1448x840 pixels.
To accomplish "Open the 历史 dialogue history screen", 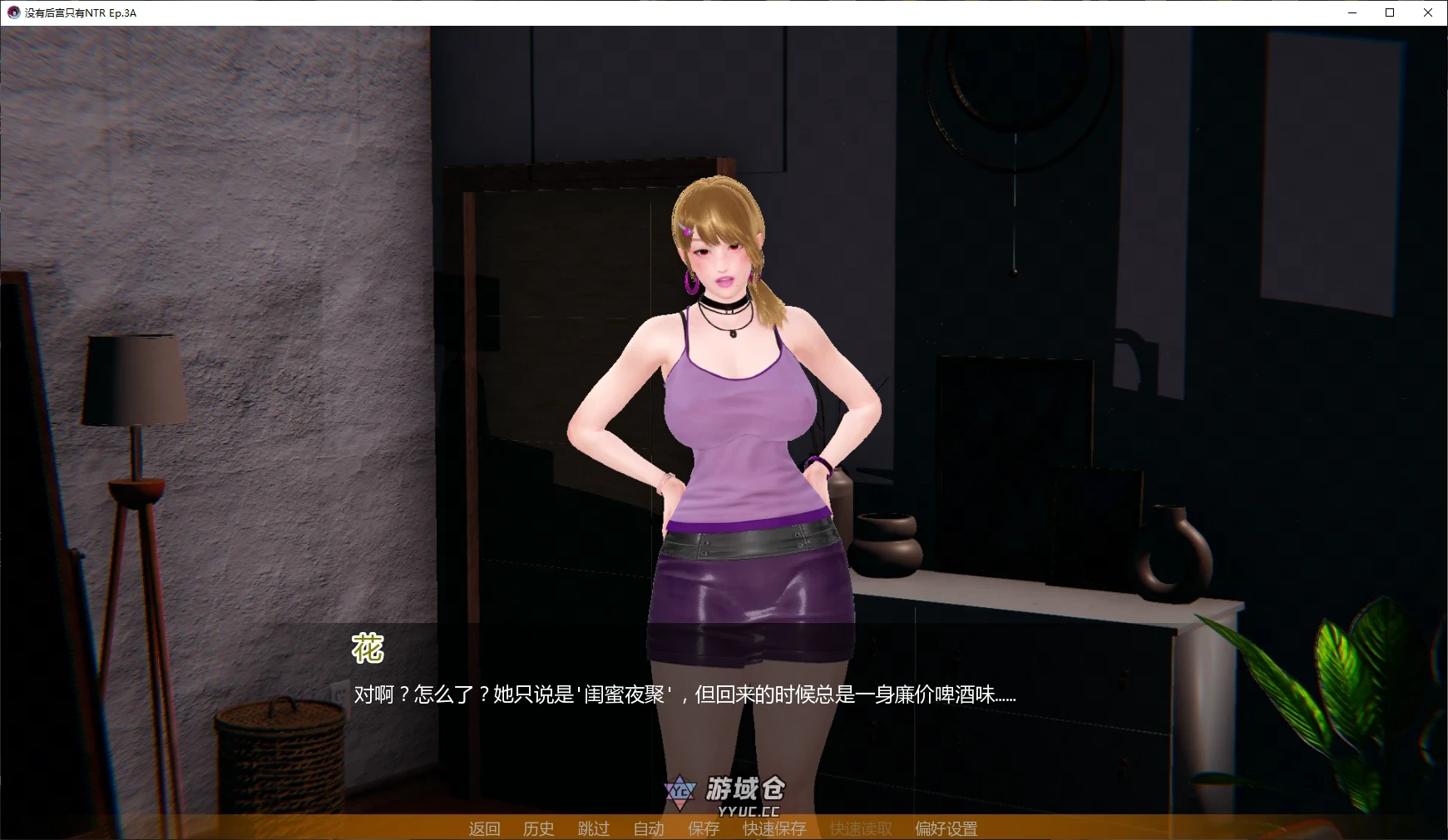I will (x=538, y=828).
